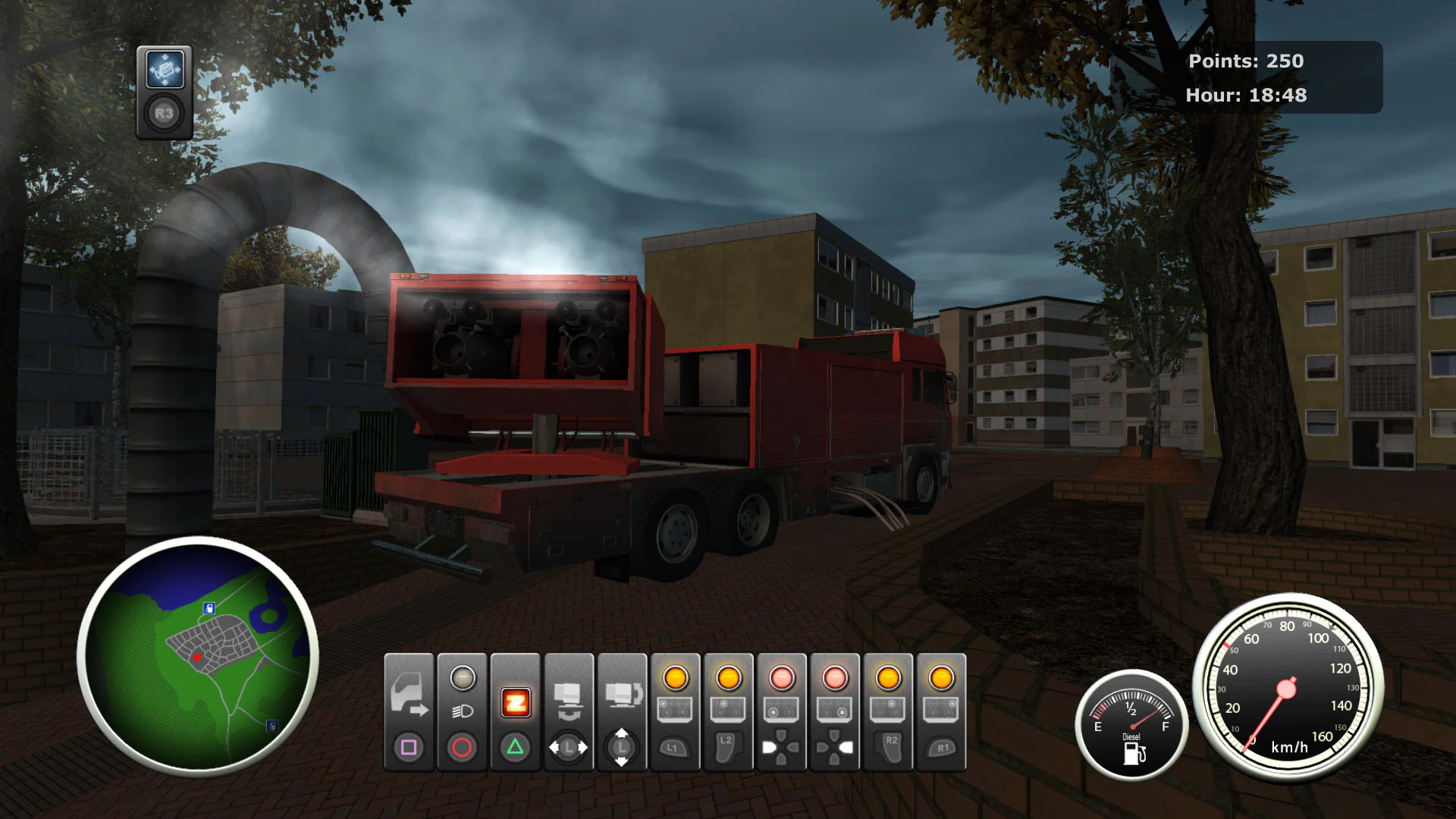Viewport: 1456px width, 819px height.
Task: Select the d-pad right valve control icon
Action: [x=833, y=747]
